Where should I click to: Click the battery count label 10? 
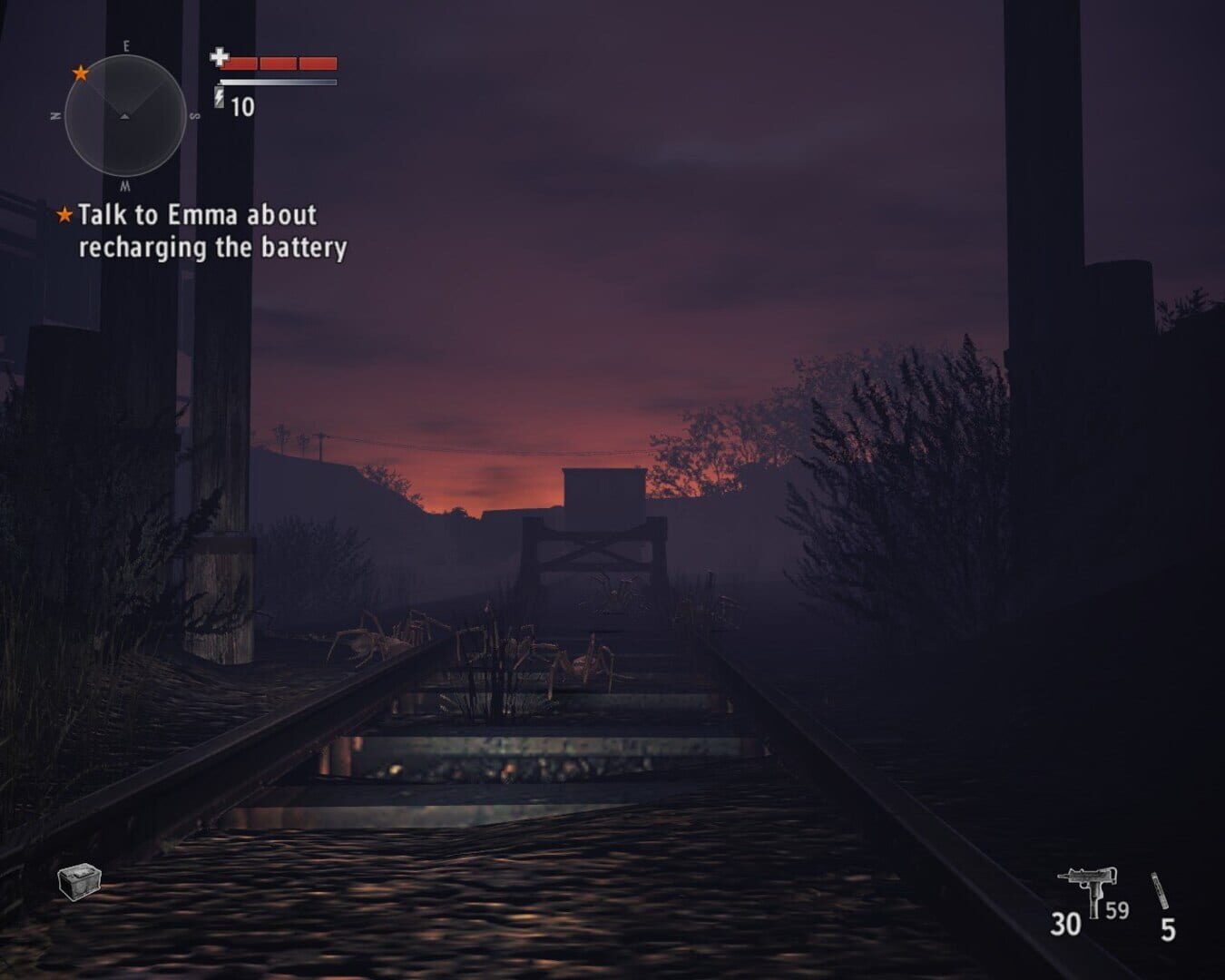243,104
